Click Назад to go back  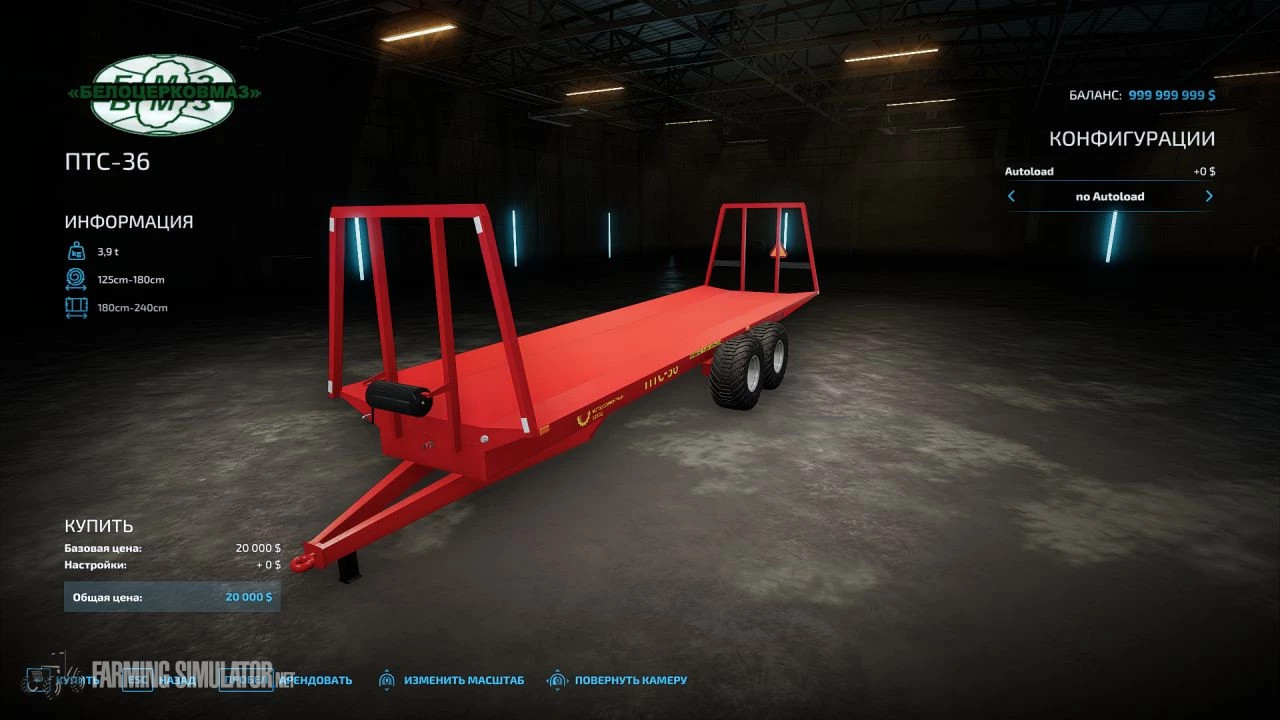[x=178, y=679]
